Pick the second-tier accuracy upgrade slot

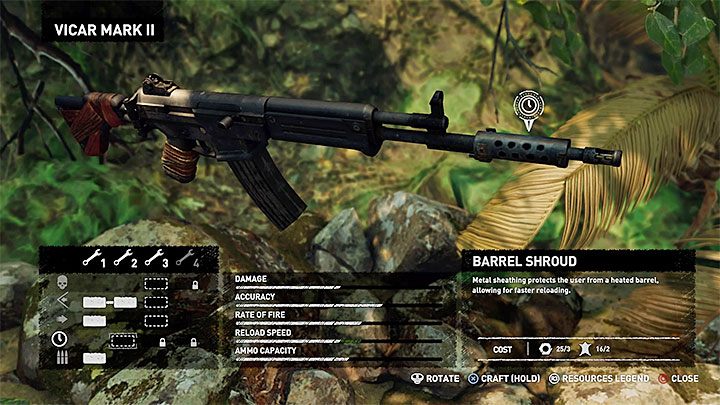coord(124,302)
